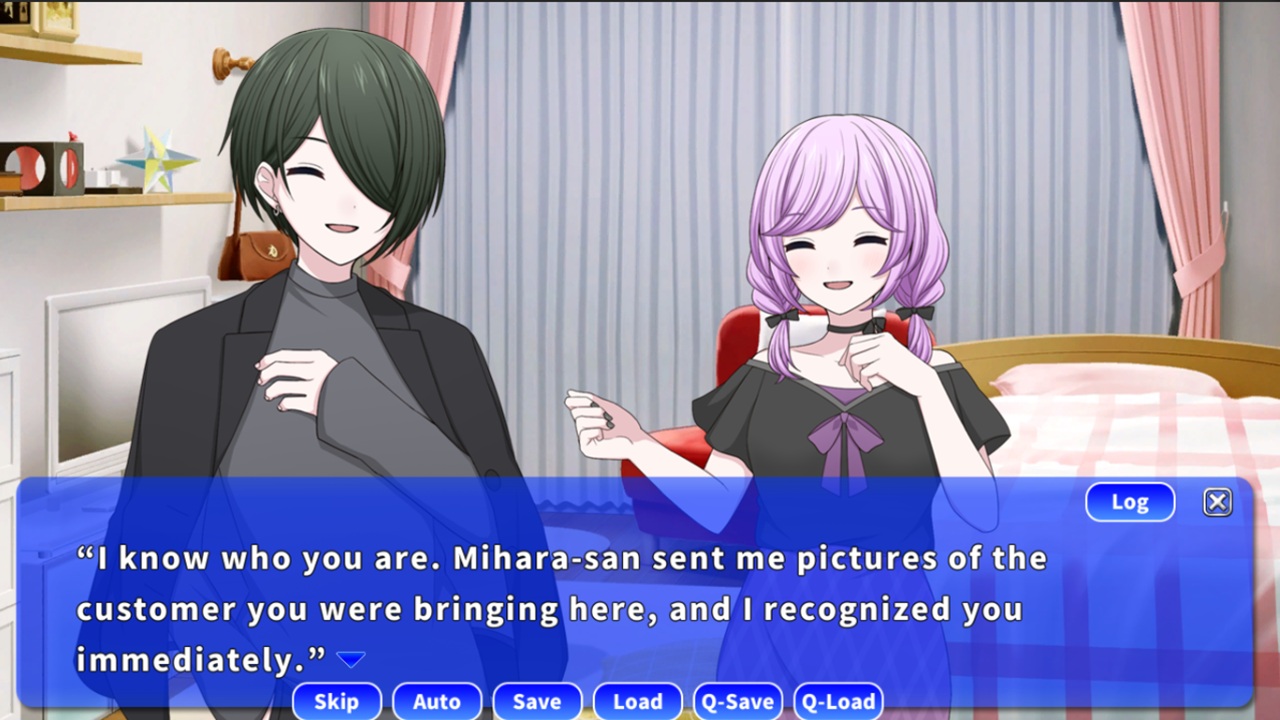
Task: Click the Q-Save icon in the quick menu
Action: pos(737,701)
